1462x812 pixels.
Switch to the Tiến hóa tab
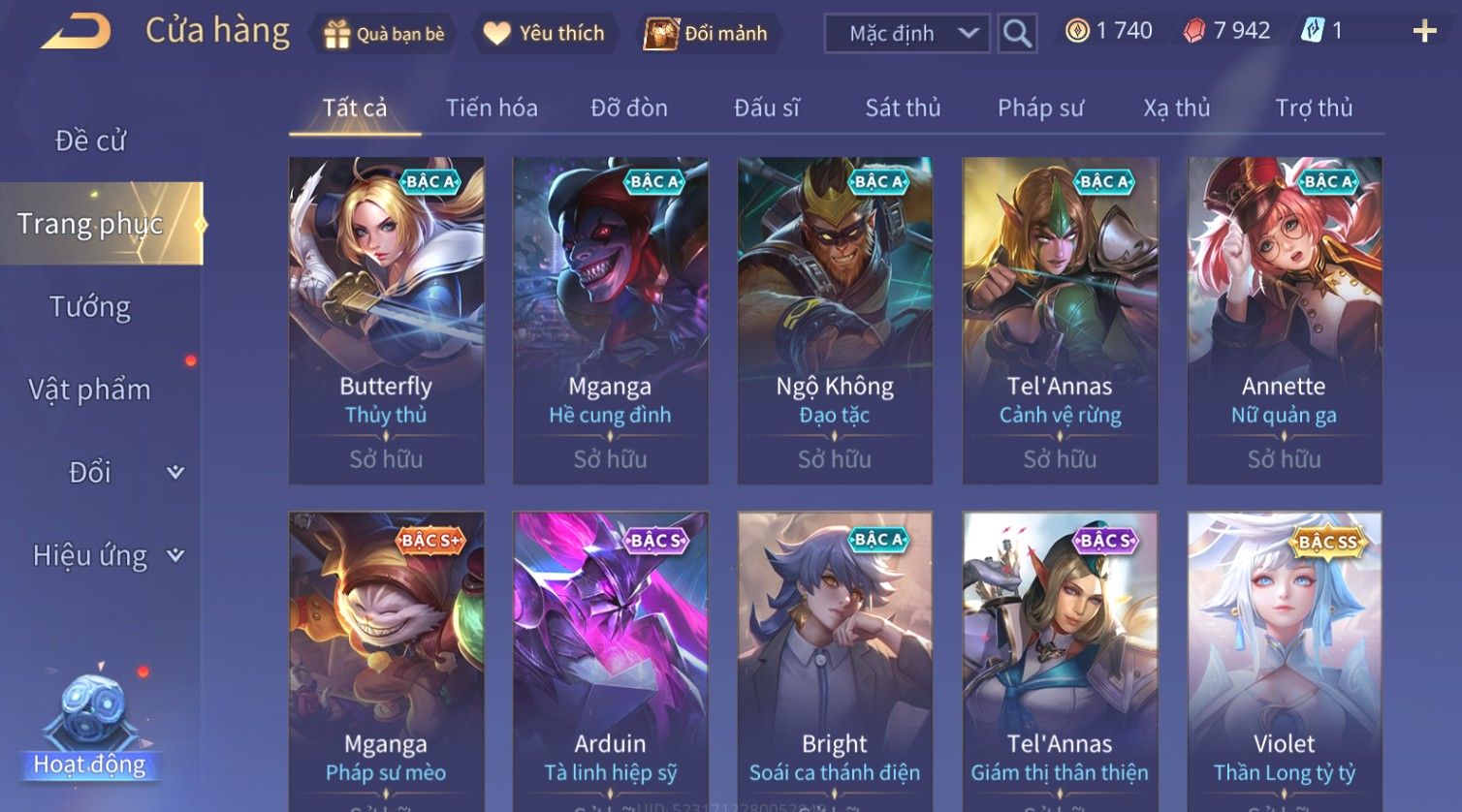click(x=492, y=108)
